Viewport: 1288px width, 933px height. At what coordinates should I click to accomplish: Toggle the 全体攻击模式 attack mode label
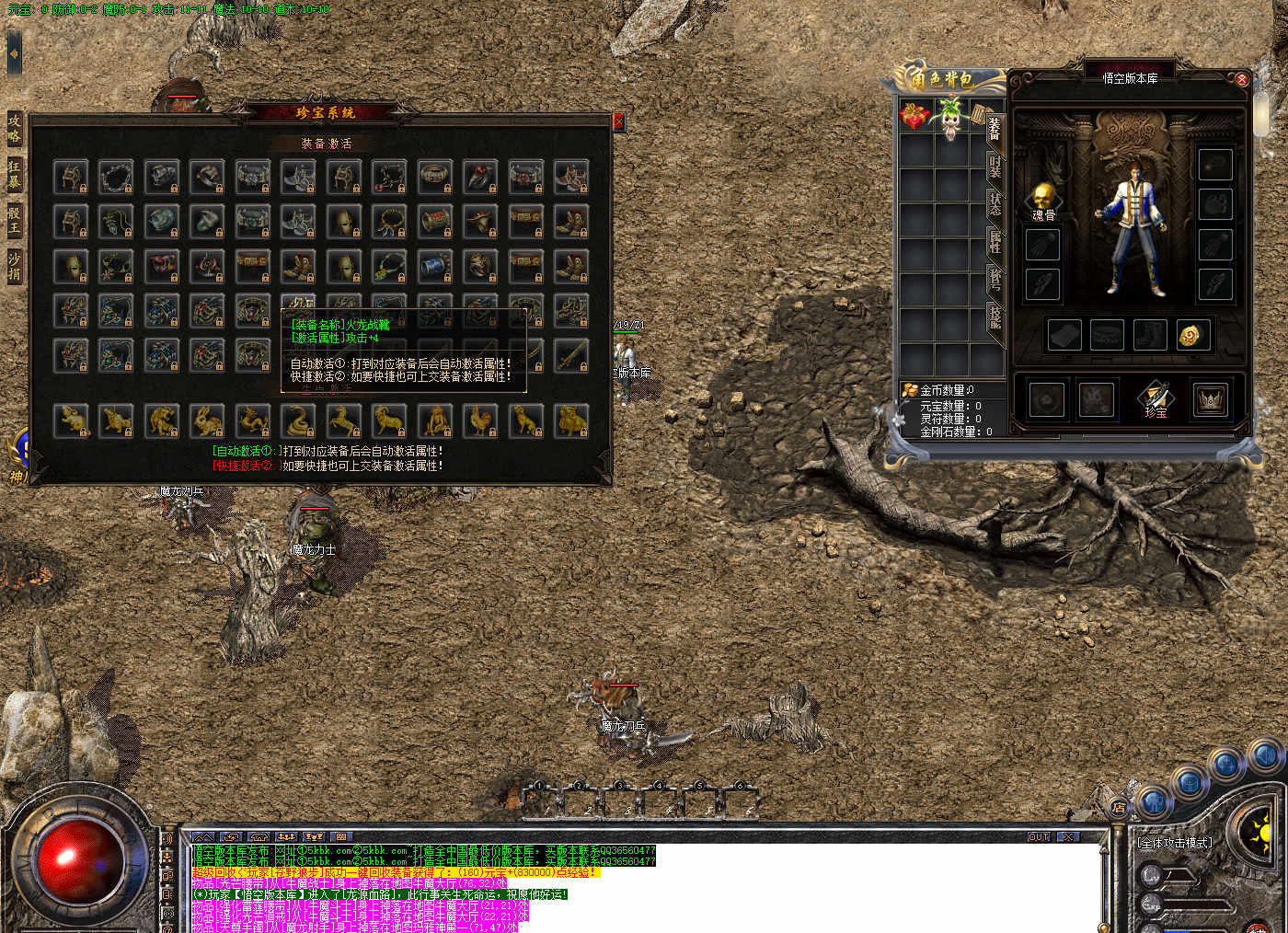coord(1175,843)
